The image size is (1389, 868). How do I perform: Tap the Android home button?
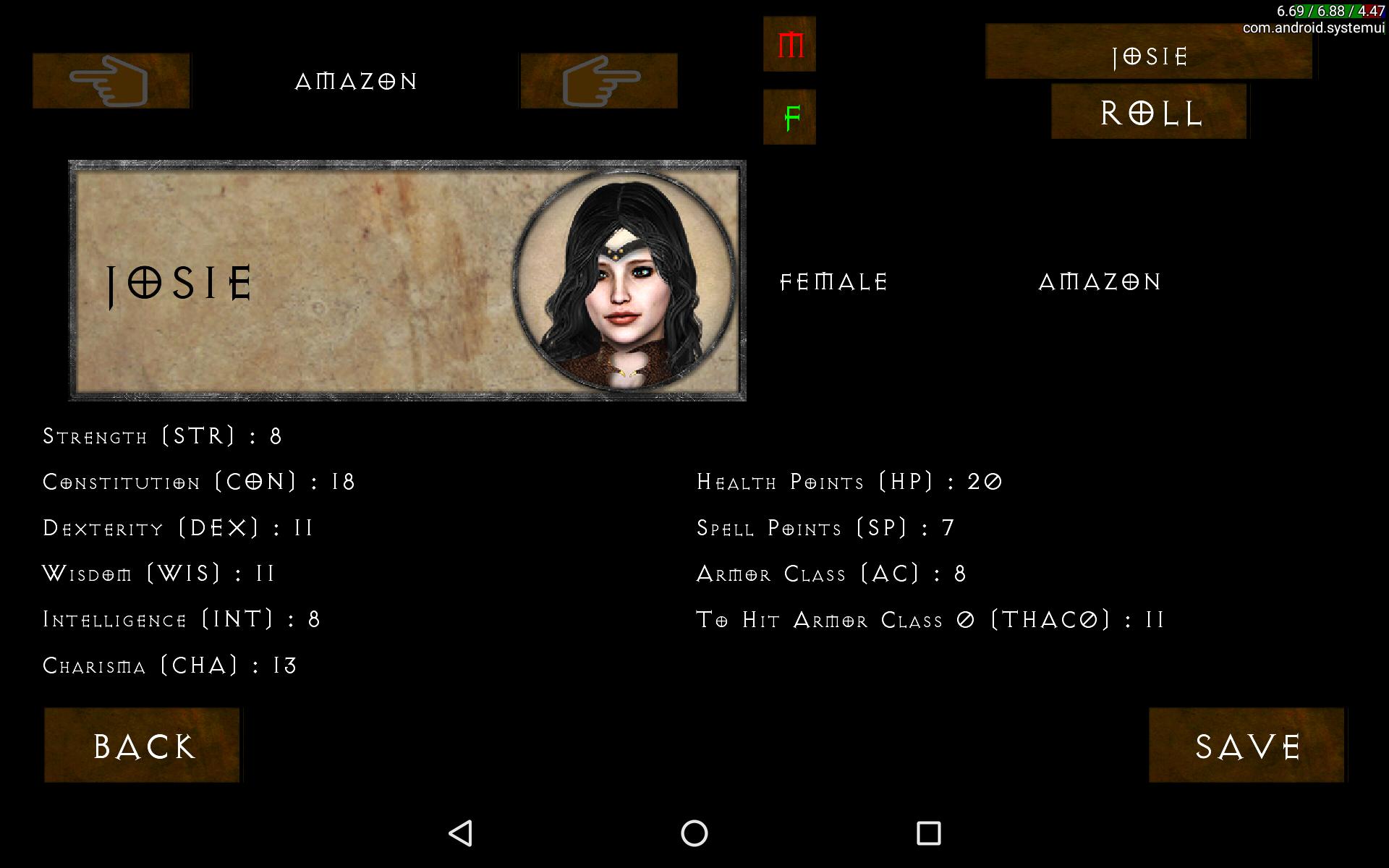[x=694, y=833]
